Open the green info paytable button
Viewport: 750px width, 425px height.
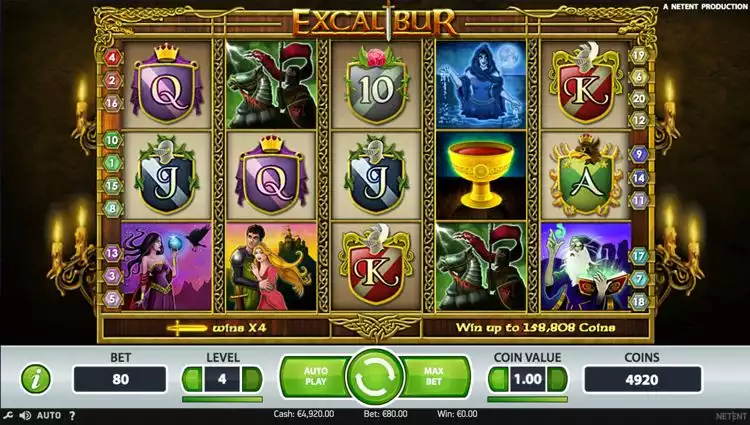pos(36,379)
